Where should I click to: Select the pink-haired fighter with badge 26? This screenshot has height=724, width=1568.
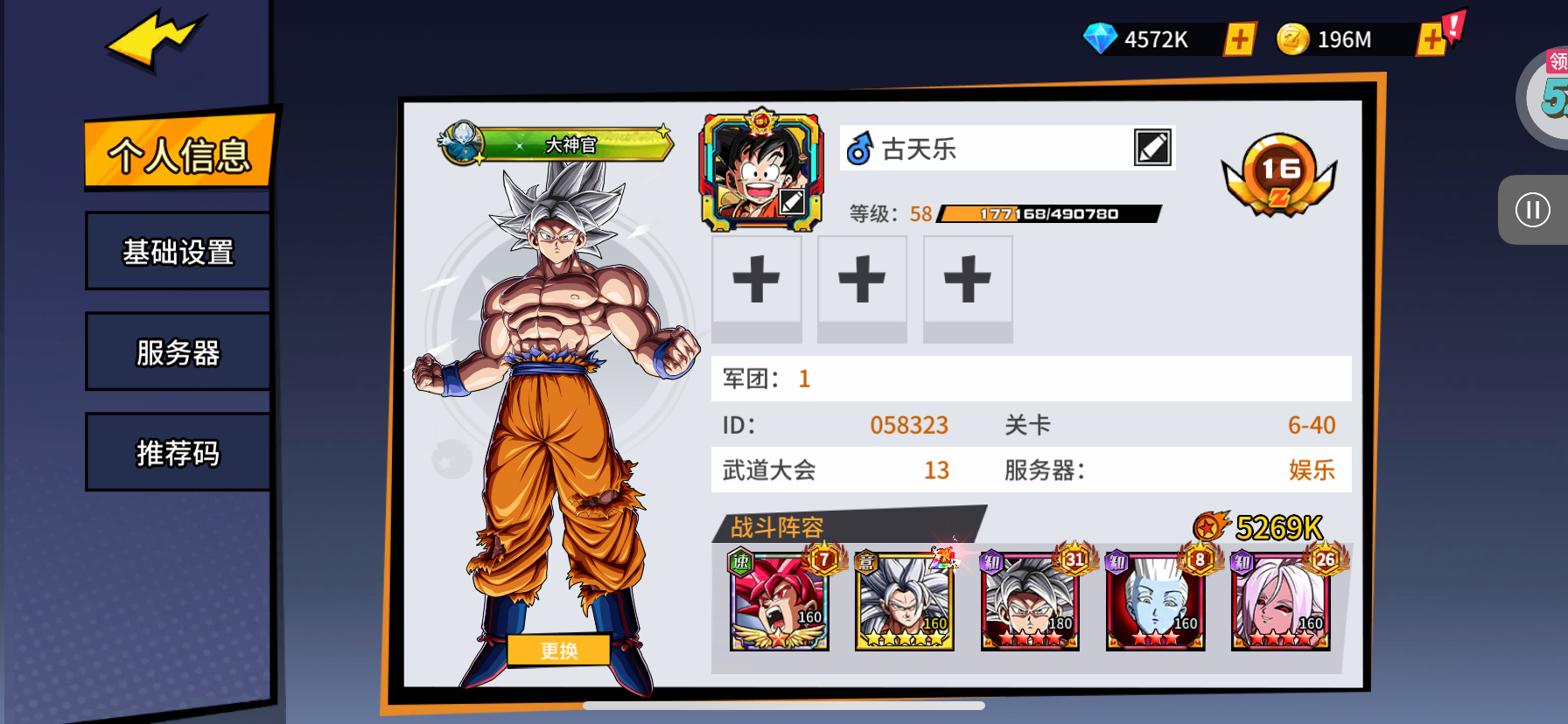[x=1280, y=603]
